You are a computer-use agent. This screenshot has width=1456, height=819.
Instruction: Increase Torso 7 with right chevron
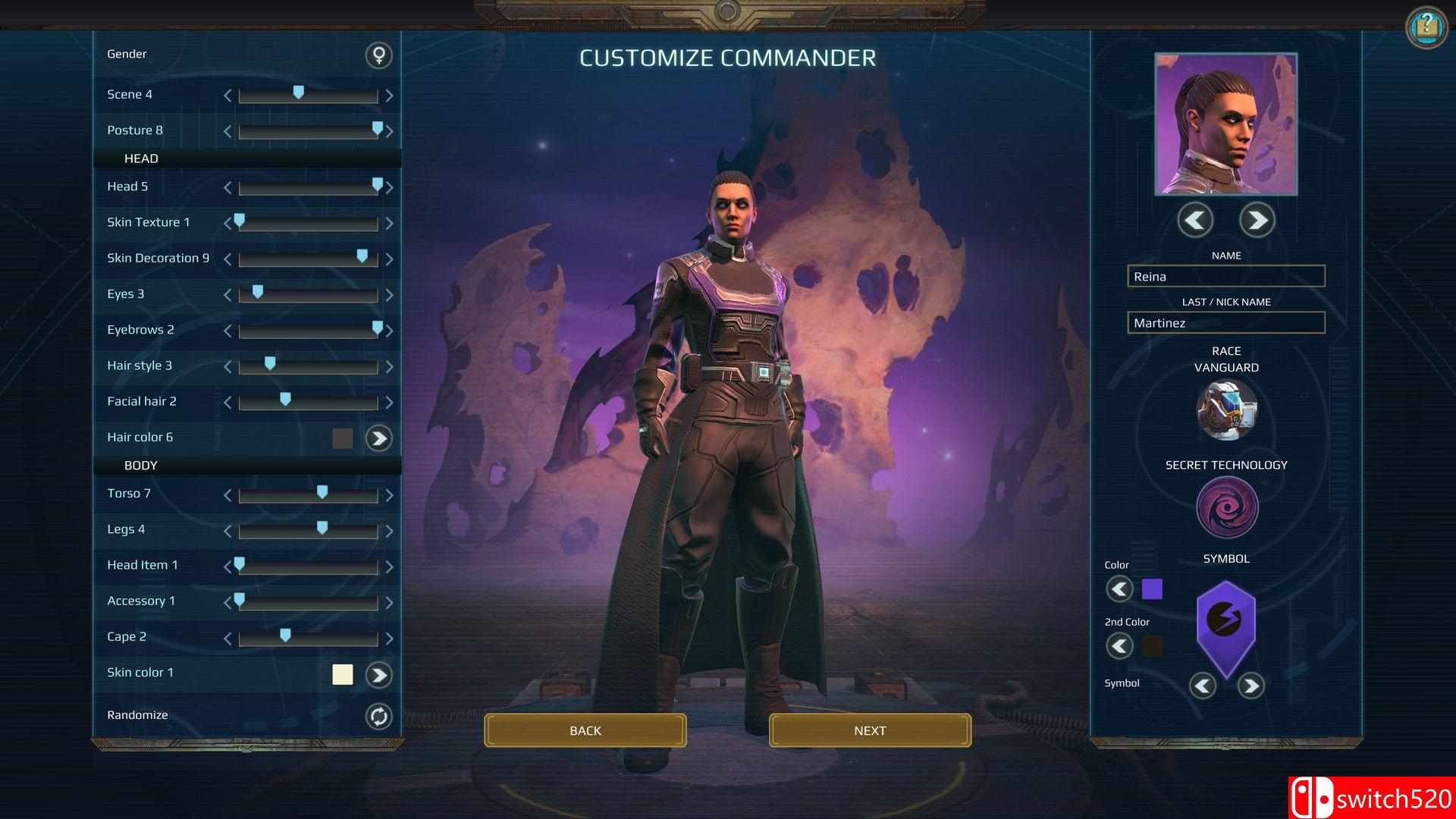pyautogui.click(x=390, y=494)
